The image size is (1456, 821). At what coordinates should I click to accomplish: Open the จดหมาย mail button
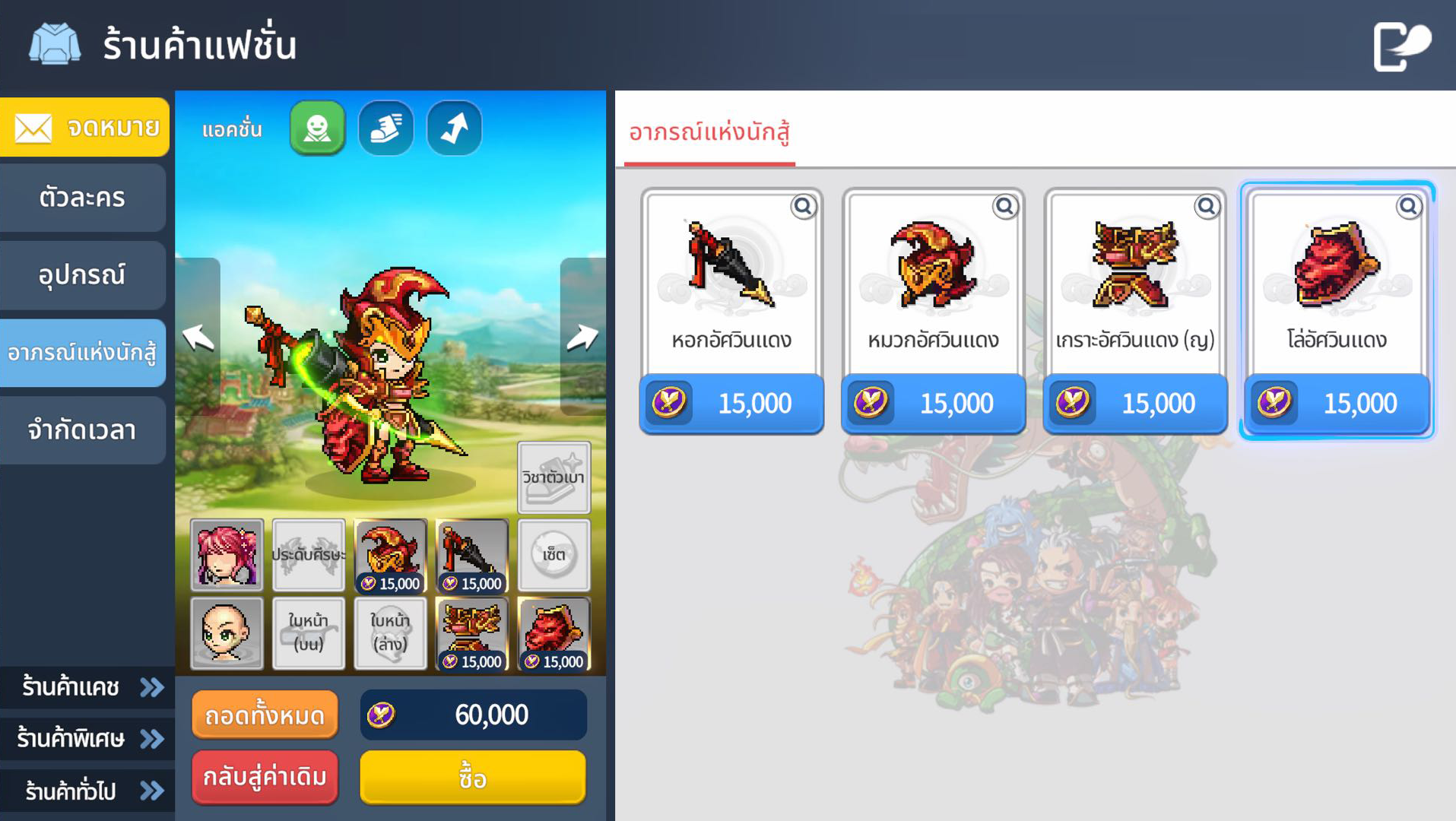(84, 127)
